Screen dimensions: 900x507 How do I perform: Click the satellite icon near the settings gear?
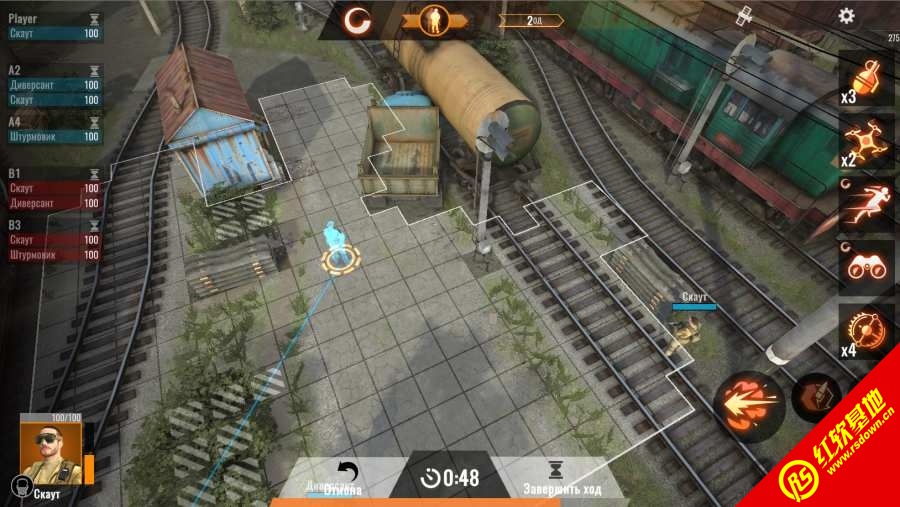tap(744, 16)
